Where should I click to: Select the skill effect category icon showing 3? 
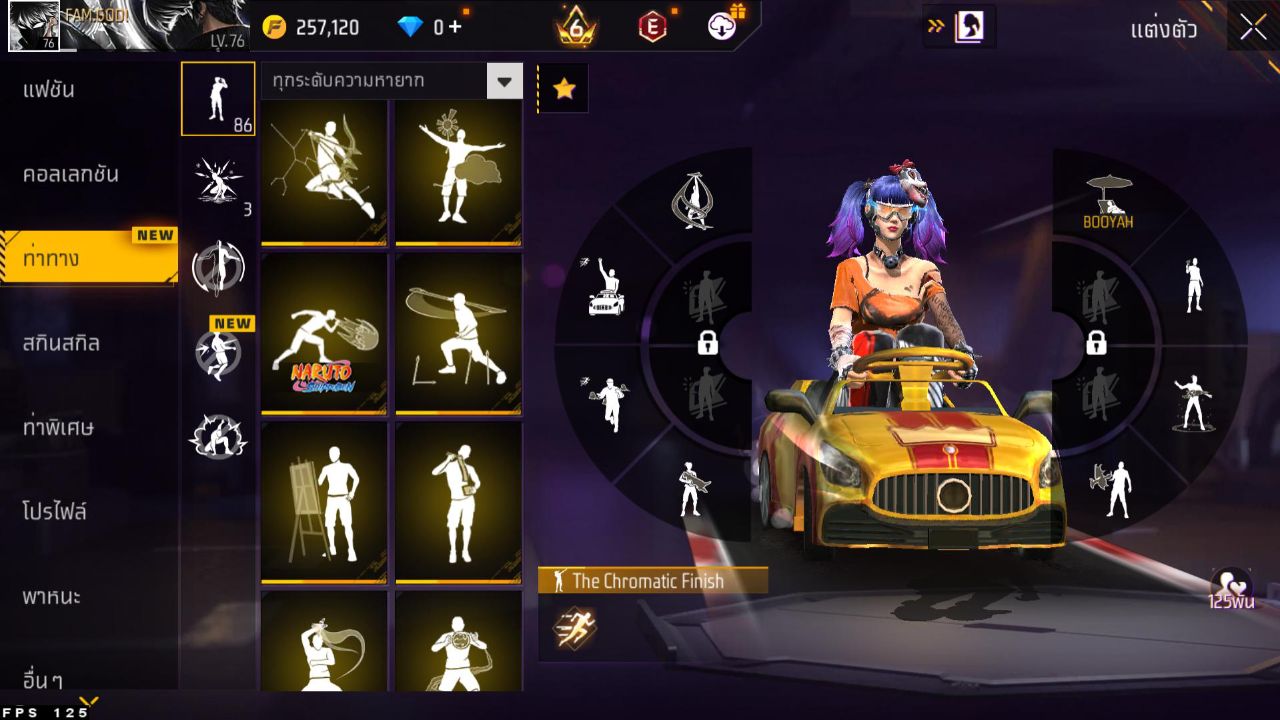[218, 180]
